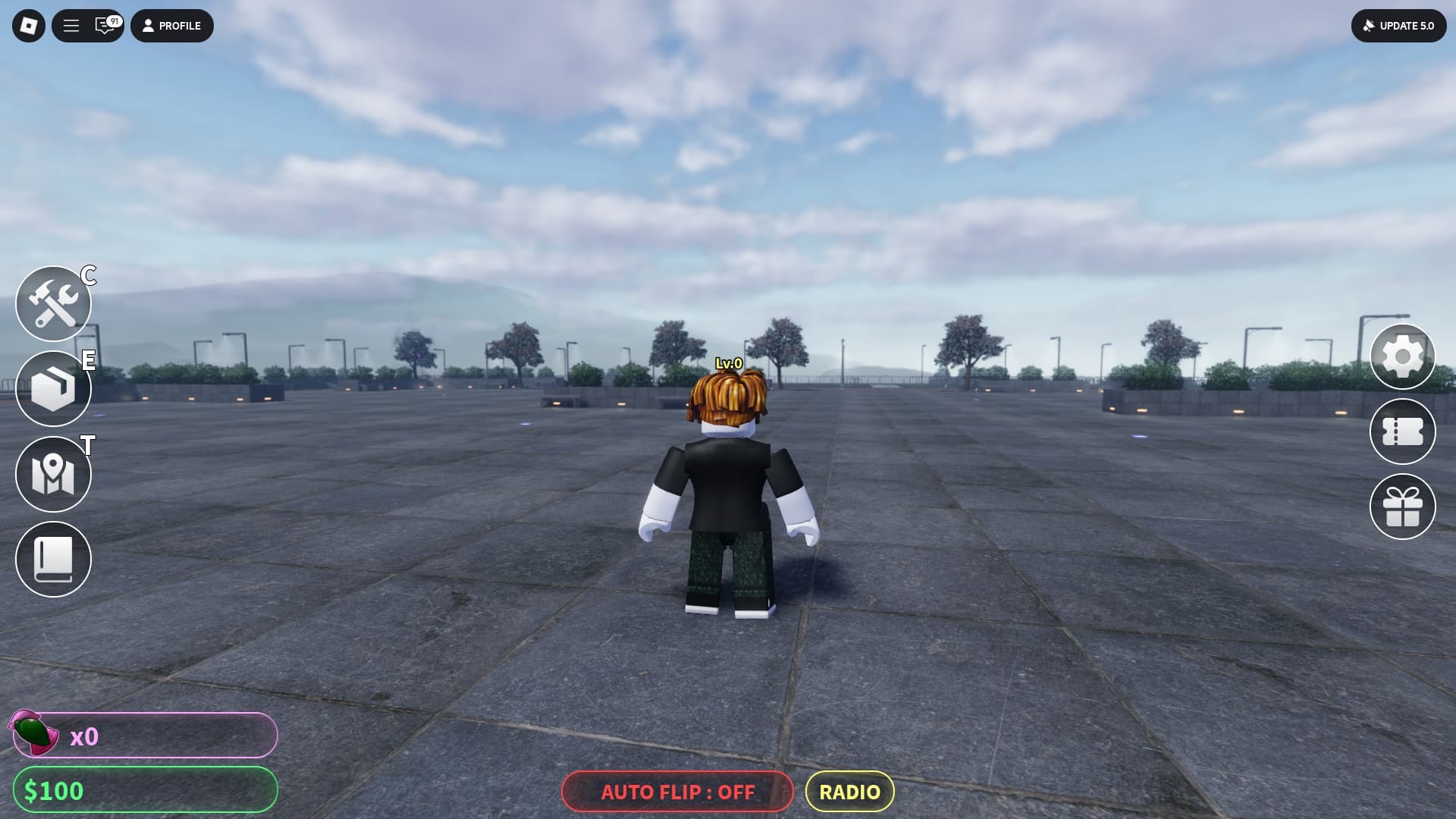Open the gear settings button
The height and width of the screenshot is (819, 1456).
[1402, 356]
